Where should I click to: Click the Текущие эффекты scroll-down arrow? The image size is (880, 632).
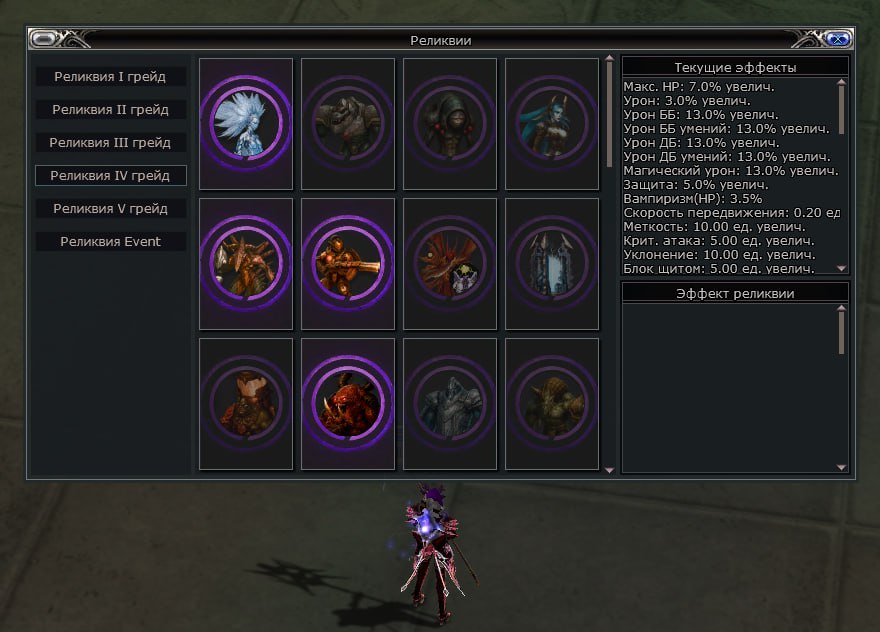click(842, 269)
